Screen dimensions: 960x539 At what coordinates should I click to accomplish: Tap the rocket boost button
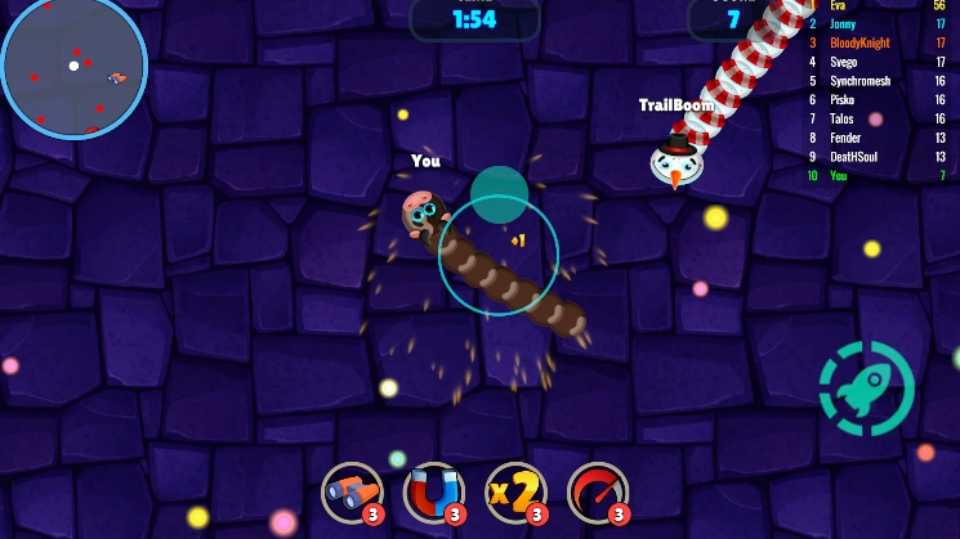tap(866, 388)
